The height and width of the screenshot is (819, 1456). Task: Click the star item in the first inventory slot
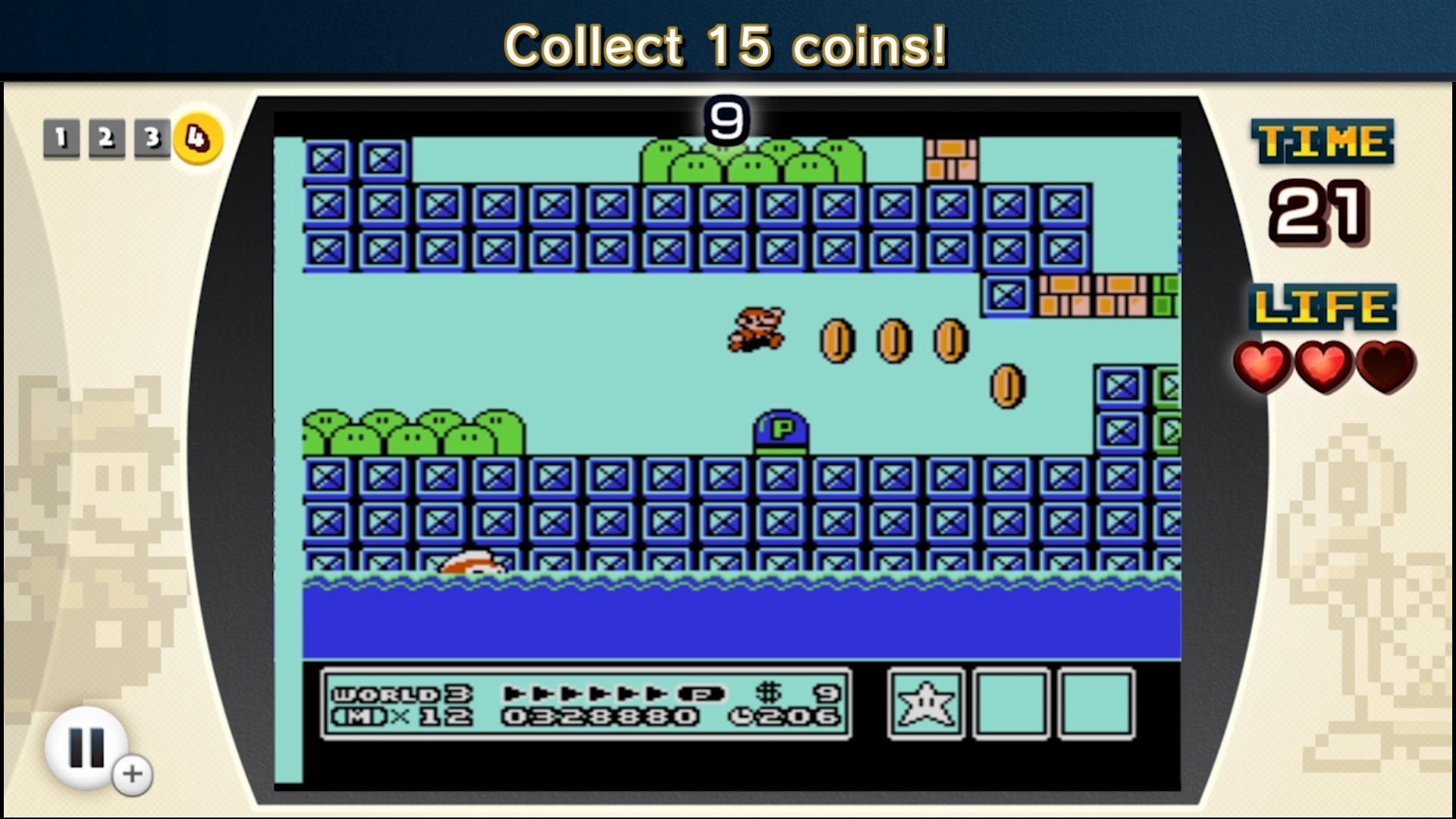[x=927, y=704]
